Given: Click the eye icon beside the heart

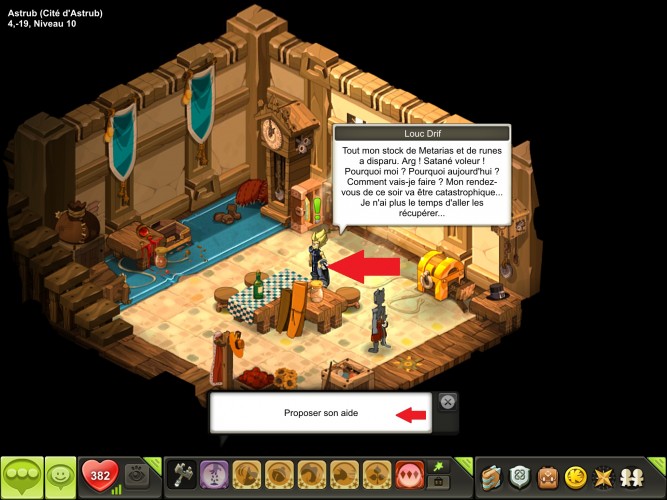Looking at the screenshot, I should (x=137, y=476).
